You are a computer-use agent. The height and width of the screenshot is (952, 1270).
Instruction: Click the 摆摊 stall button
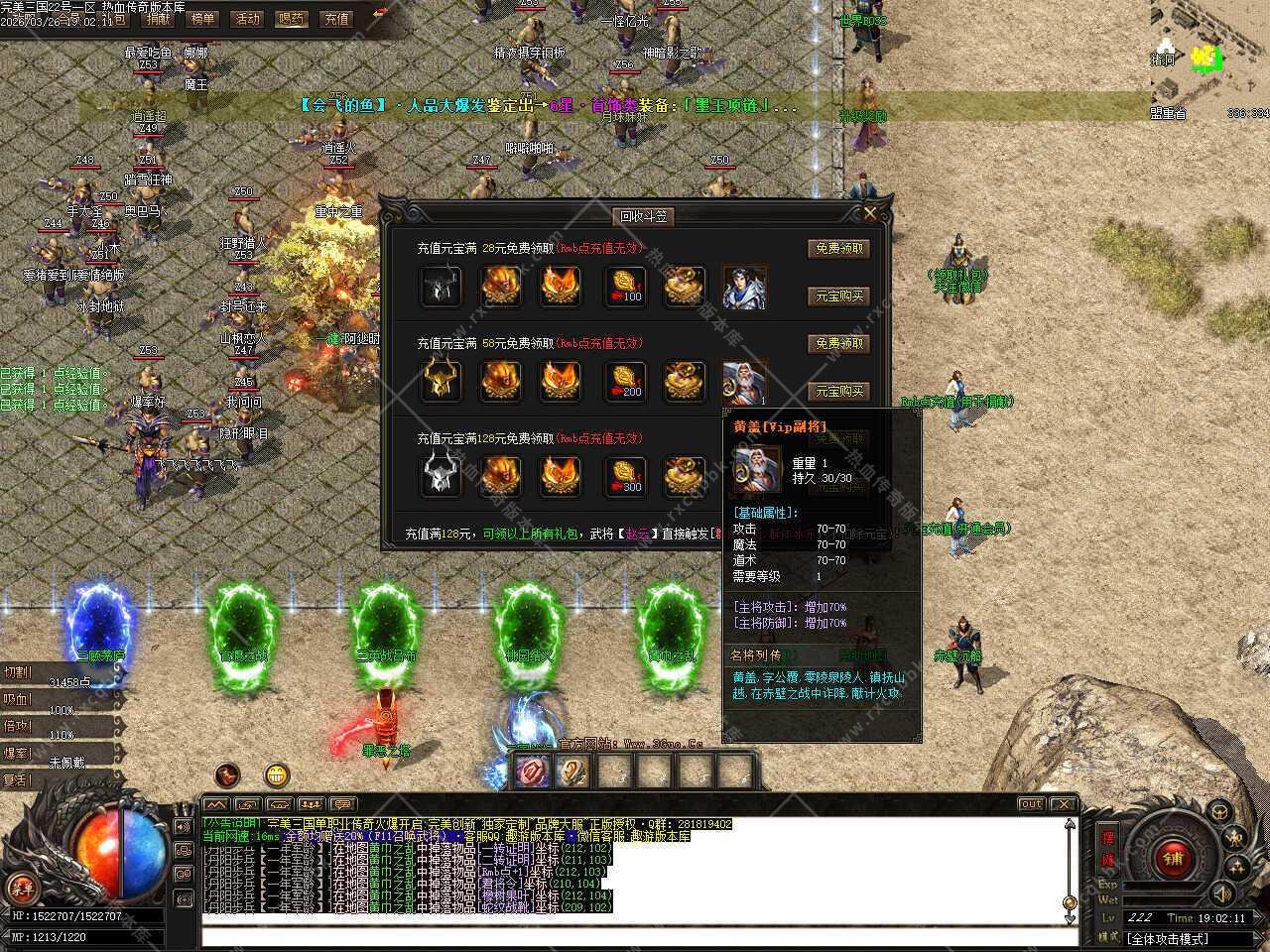[x=1108, y=850]
